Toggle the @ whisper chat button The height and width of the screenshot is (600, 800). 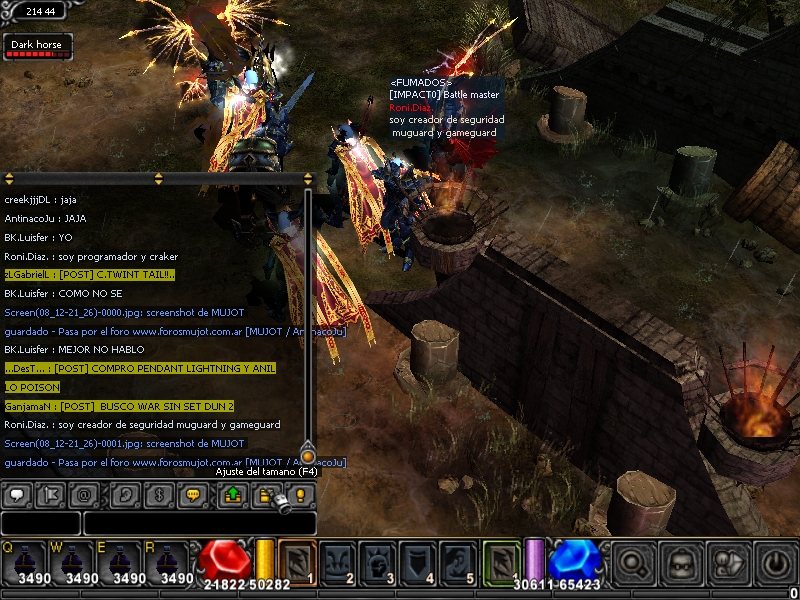point(85,495)
